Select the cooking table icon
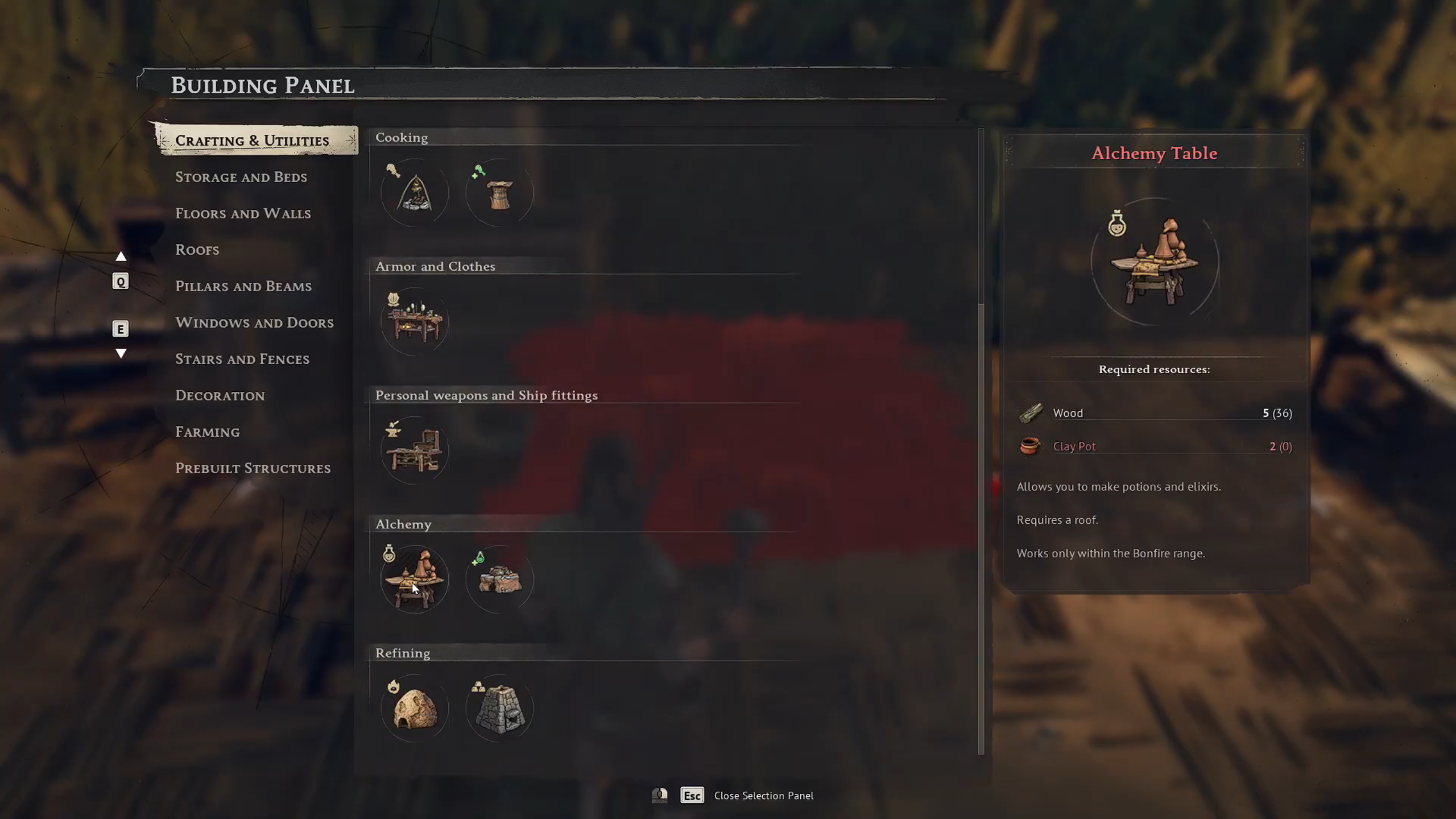This screenshot has height=819, width=1456. (x=499, y=192)
